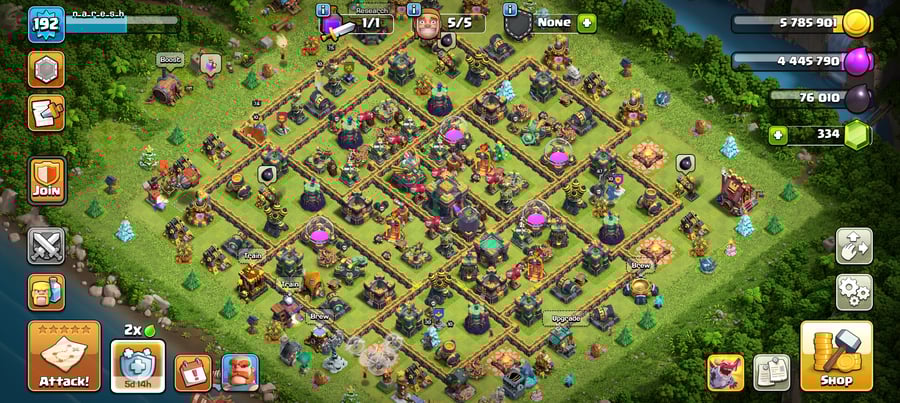Add gems with the green plus
The image size is (900, 403).
coord(777,135)
